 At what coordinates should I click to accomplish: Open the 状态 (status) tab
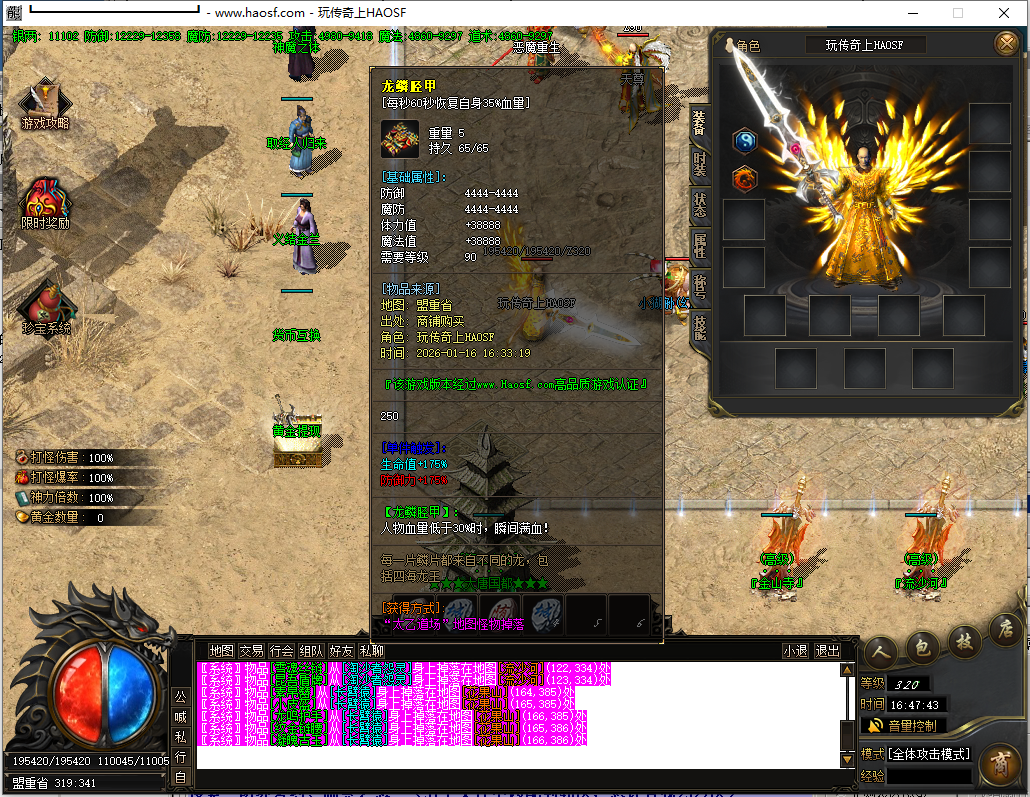[x=700, y=205]
